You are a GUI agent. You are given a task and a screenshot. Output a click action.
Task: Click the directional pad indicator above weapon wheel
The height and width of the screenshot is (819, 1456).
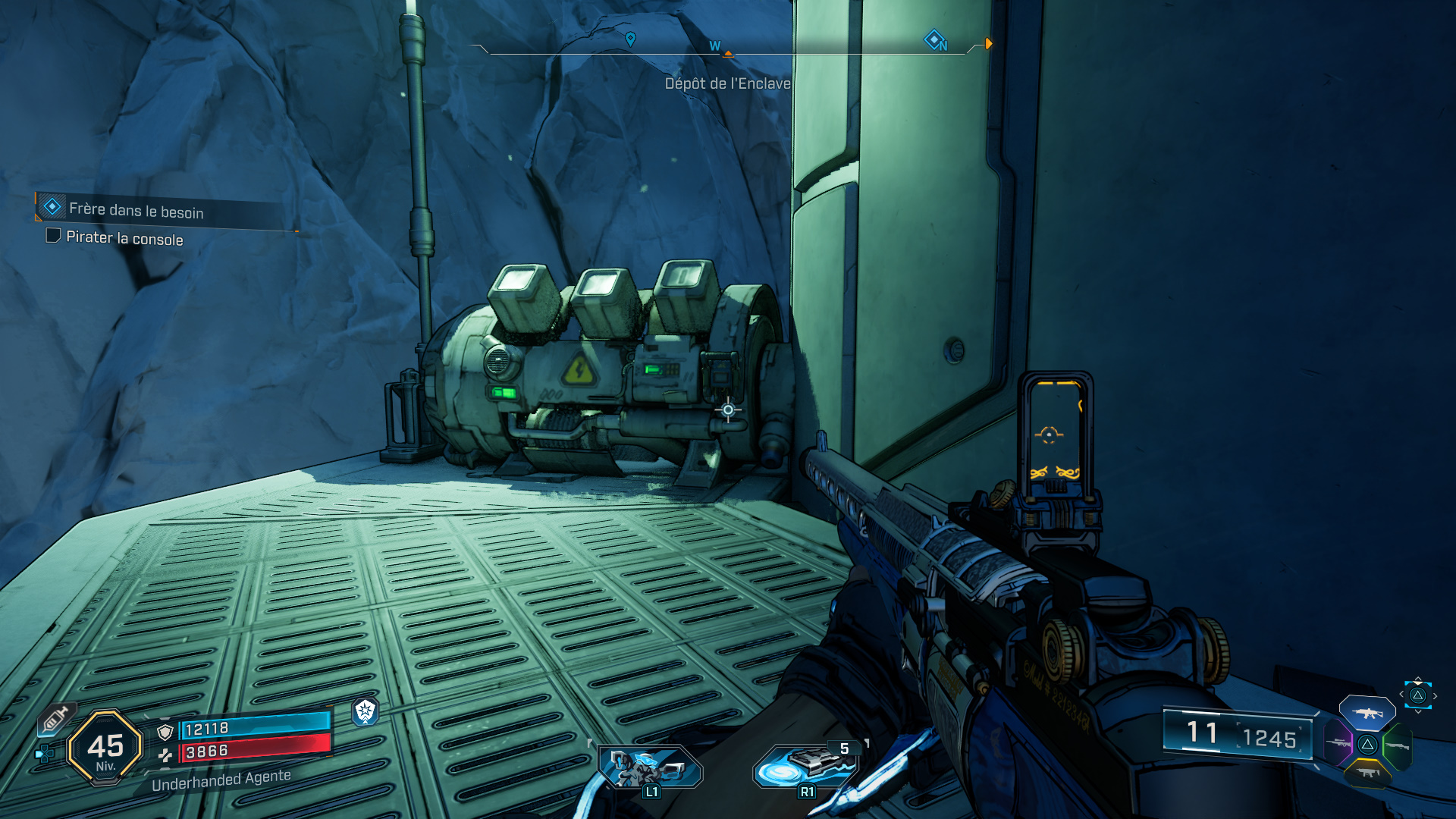[x=1417, y=695]
